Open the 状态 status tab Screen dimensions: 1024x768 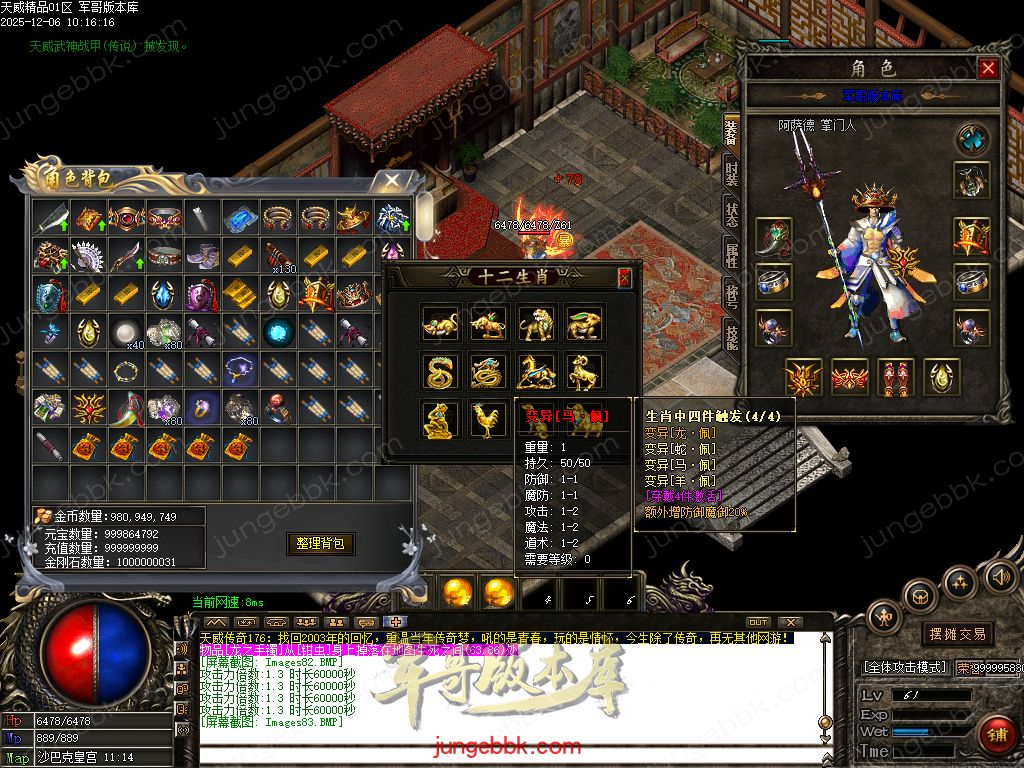tap(732, 216)
